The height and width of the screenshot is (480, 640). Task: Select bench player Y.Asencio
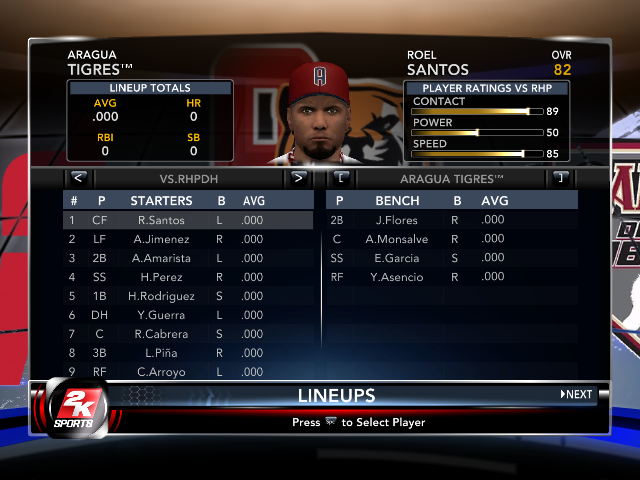pyautogui.click(x=395, y=277)
